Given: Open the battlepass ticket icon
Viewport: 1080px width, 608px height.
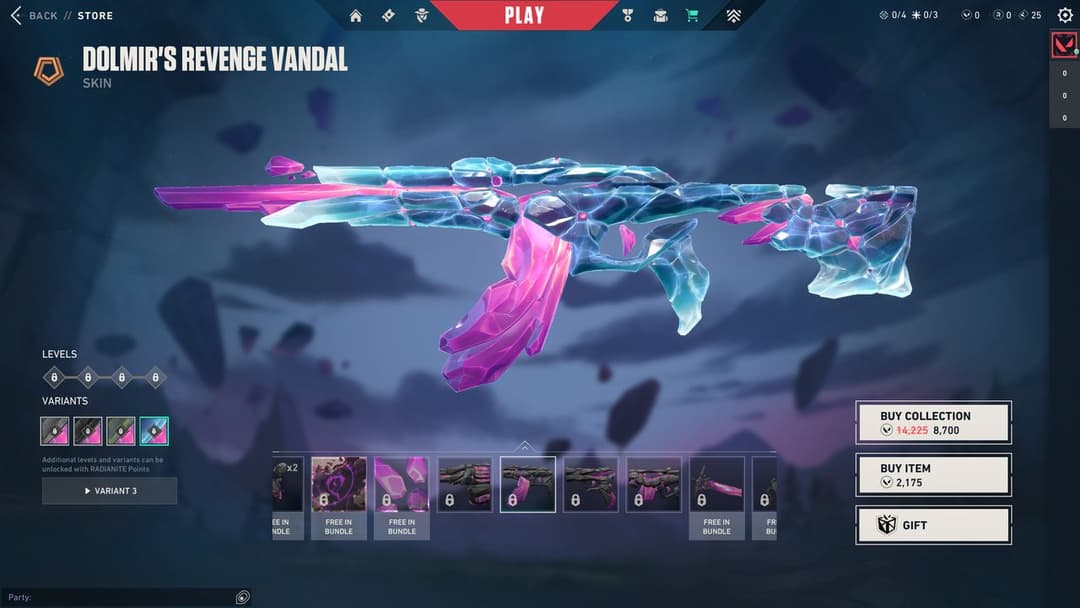Looking at the screenshot, I should coord(388,15).
